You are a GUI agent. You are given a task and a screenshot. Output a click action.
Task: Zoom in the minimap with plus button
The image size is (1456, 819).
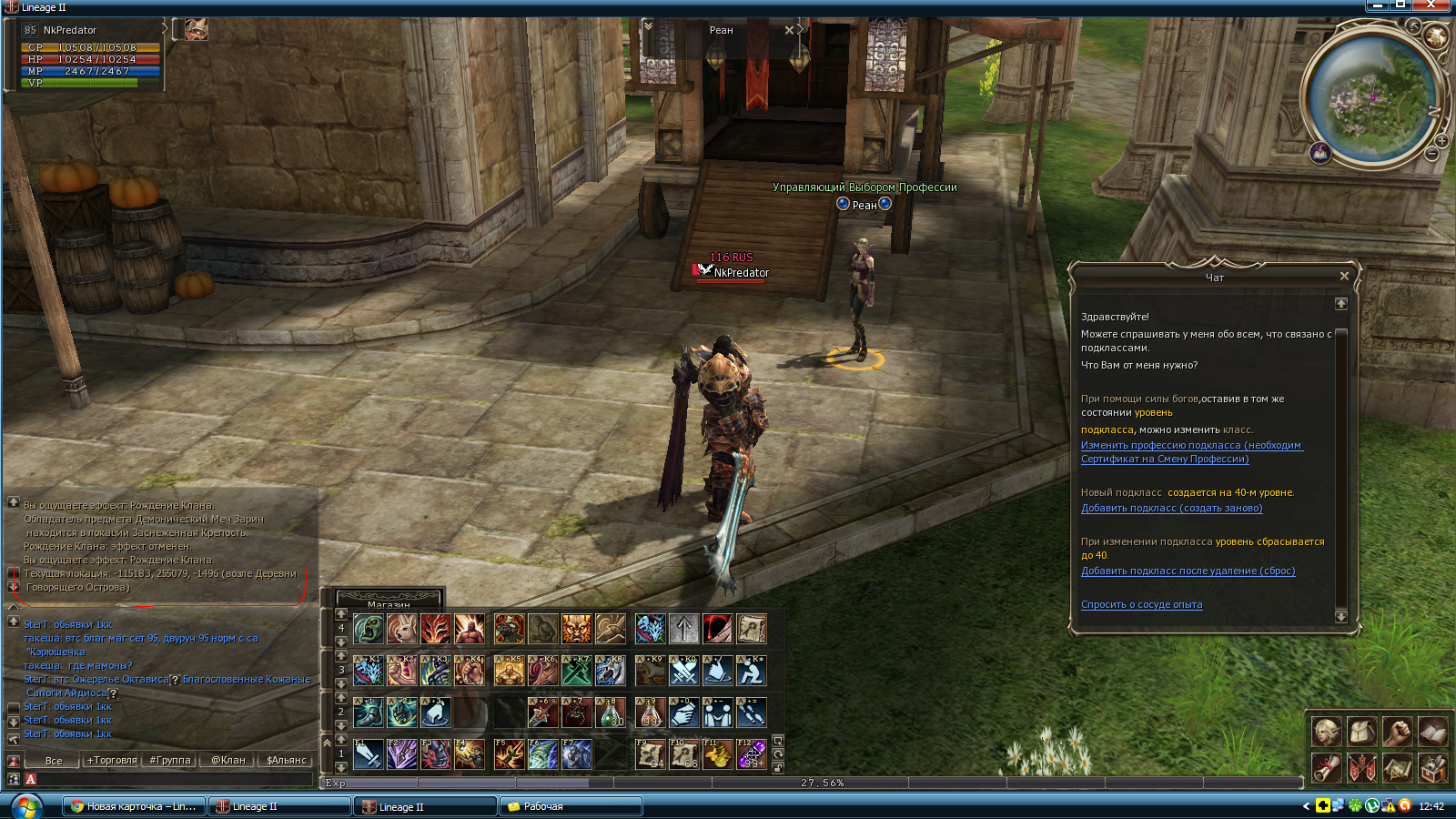click(1442, 141)
